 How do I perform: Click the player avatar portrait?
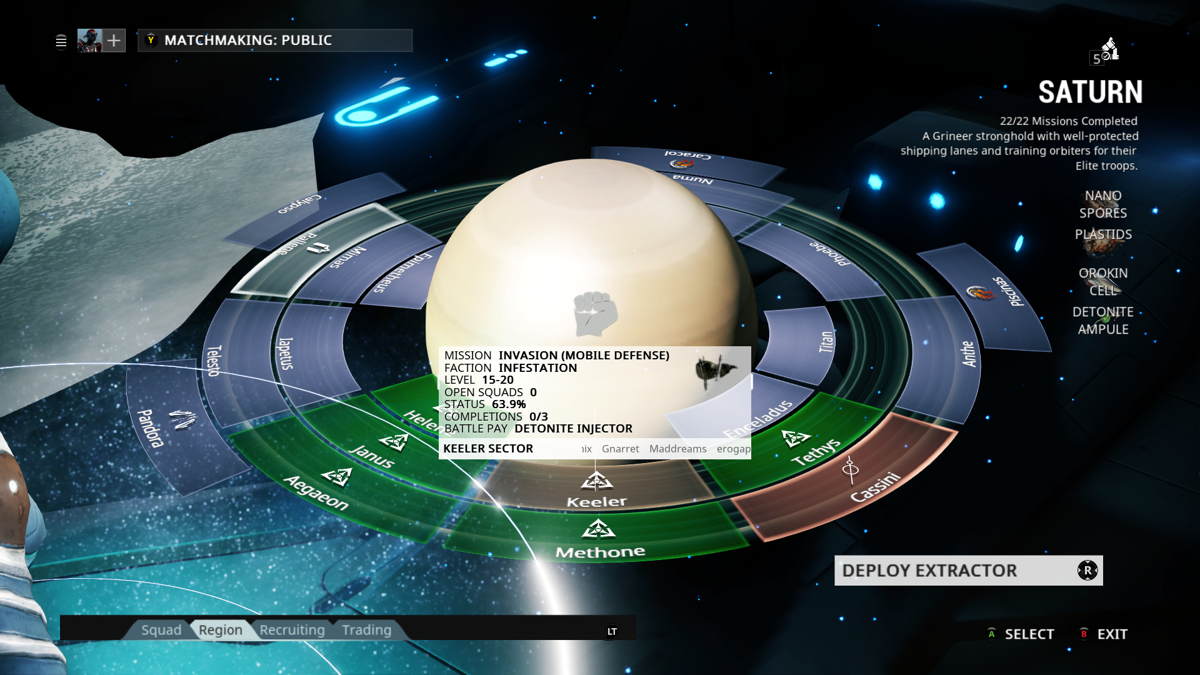[90, 41]
